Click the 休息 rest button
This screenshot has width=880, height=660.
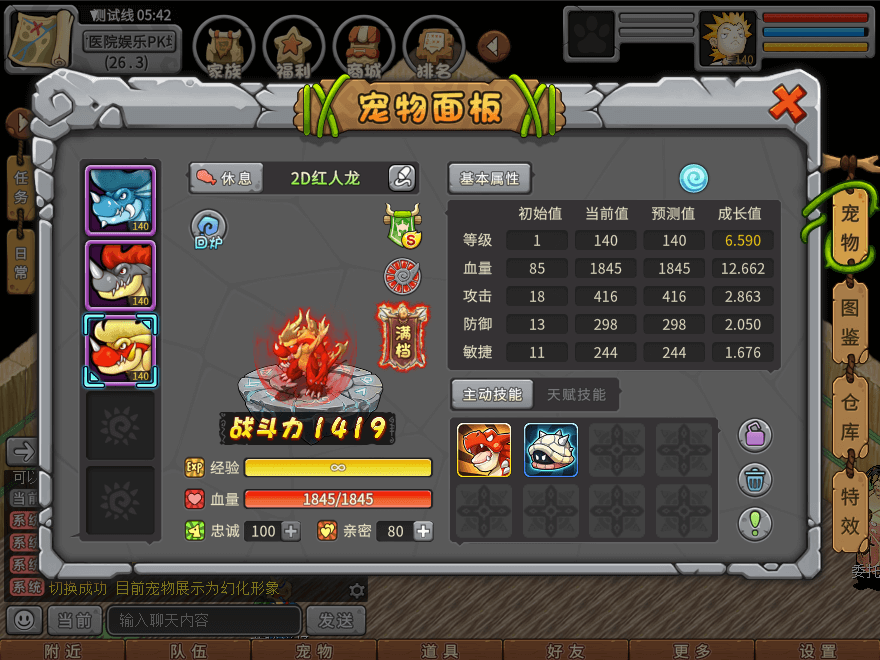(x=226, y=178)
